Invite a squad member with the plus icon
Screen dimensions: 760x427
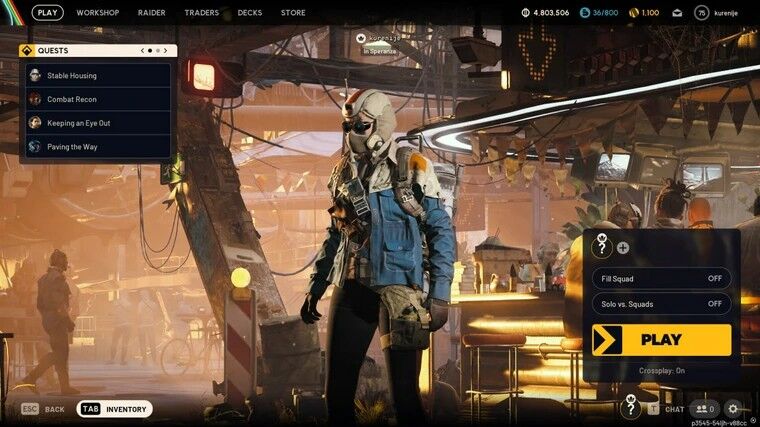(623, 247)
